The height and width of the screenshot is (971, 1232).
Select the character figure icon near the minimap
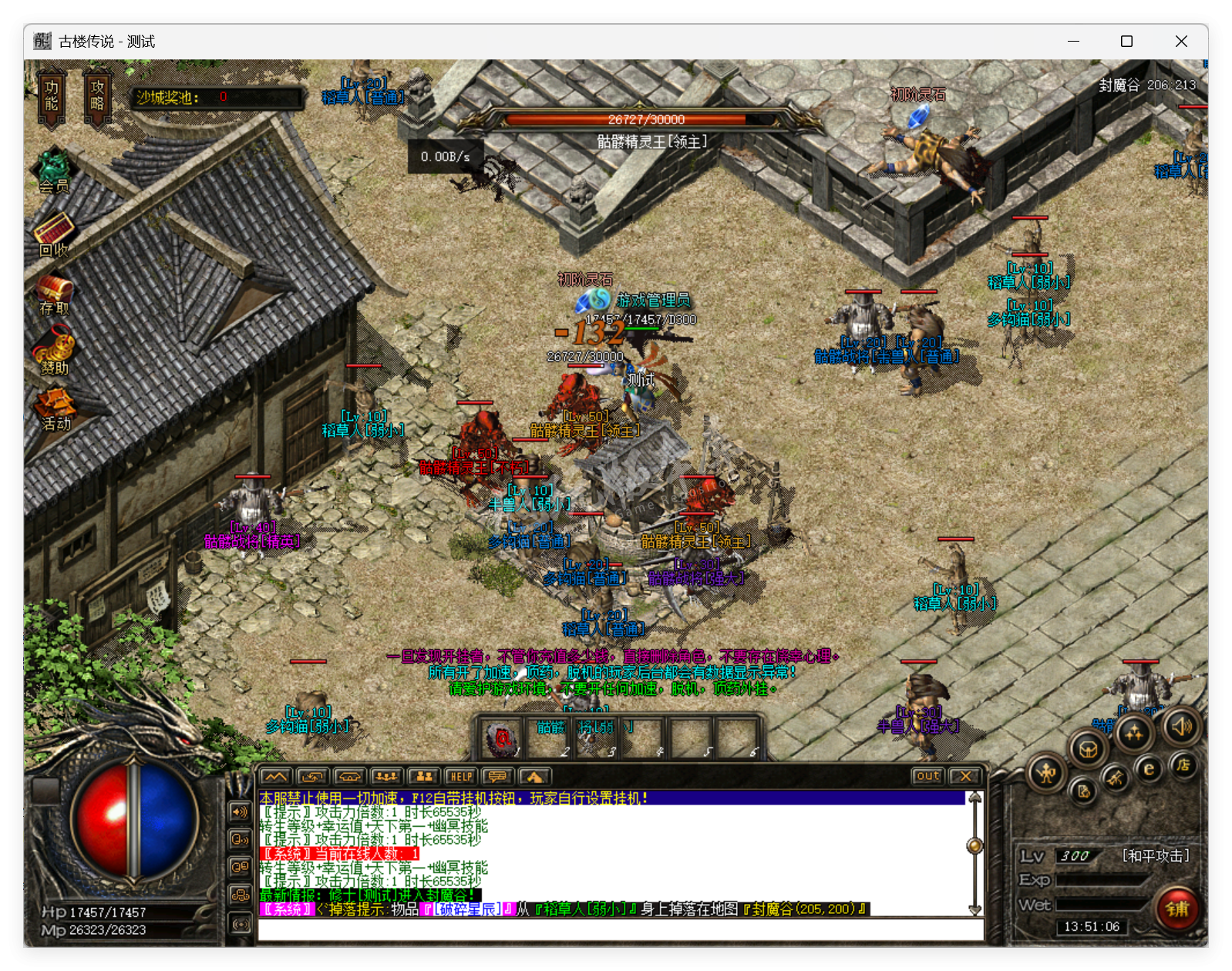pyautogui.click(x=1045, y=772)
